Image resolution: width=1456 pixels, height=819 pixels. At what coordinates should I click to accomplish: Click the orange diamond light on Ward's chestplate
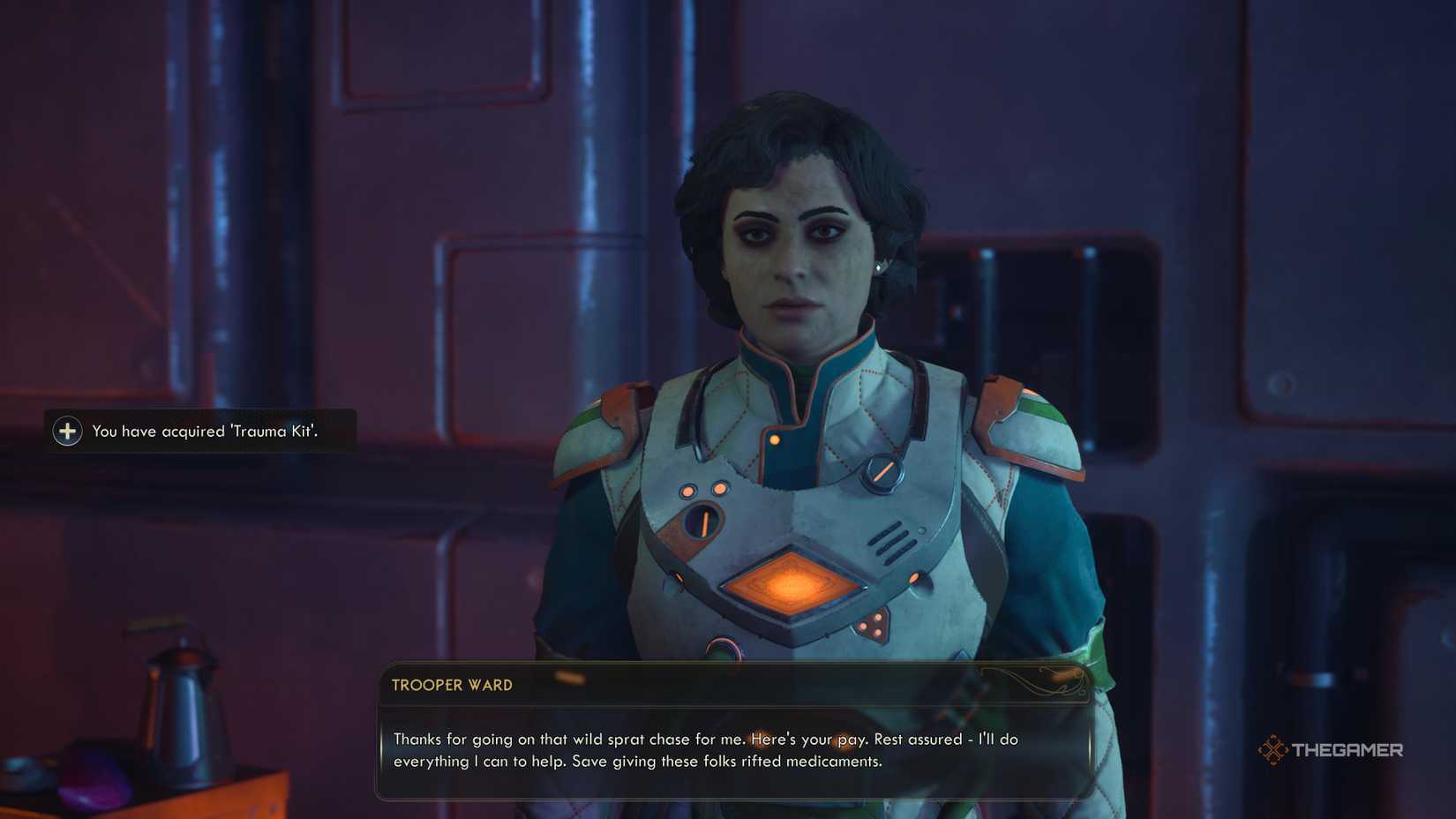(794, 582)
